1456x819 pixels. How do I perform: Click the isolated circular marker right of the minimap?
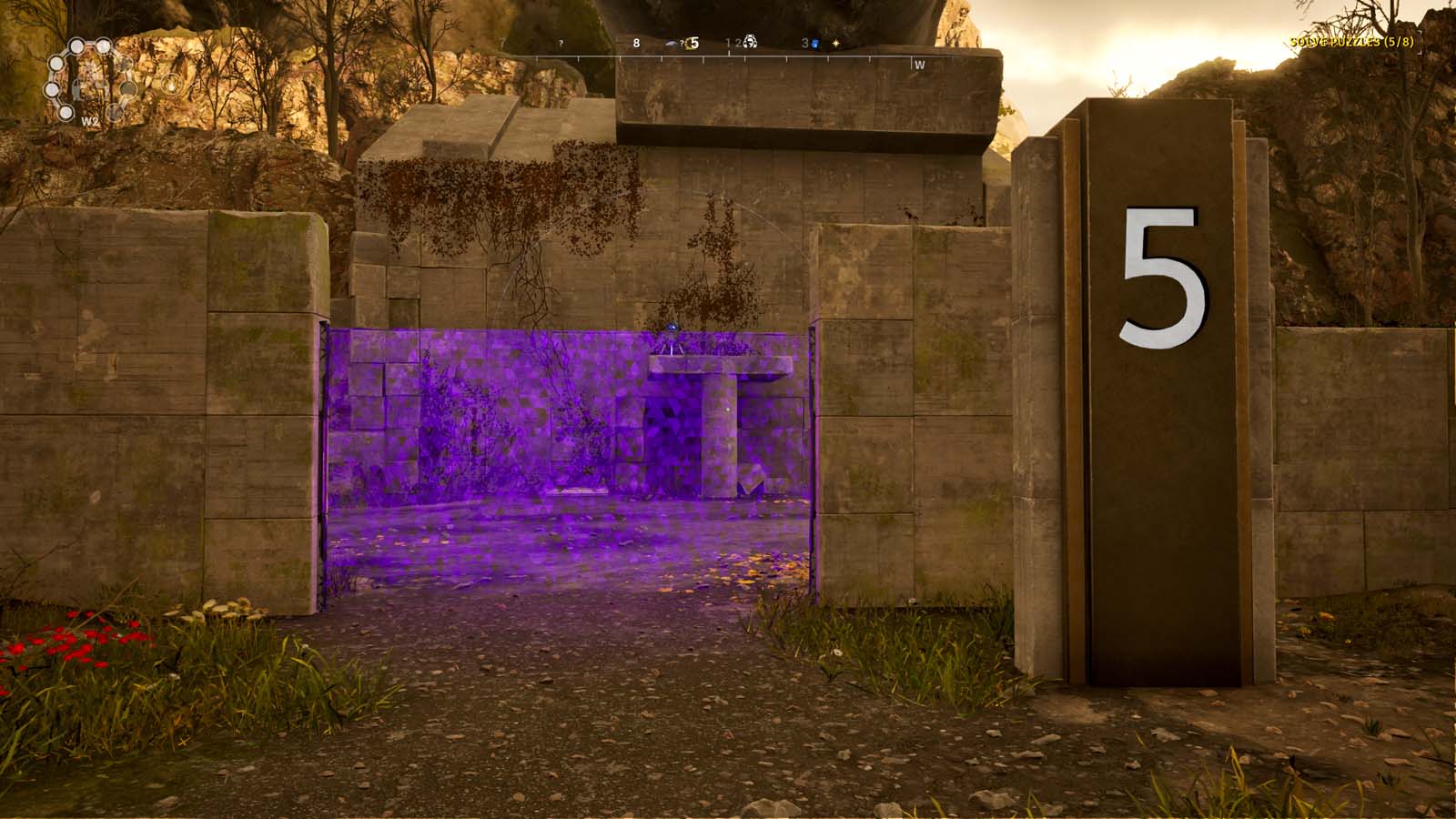[173, 85]
